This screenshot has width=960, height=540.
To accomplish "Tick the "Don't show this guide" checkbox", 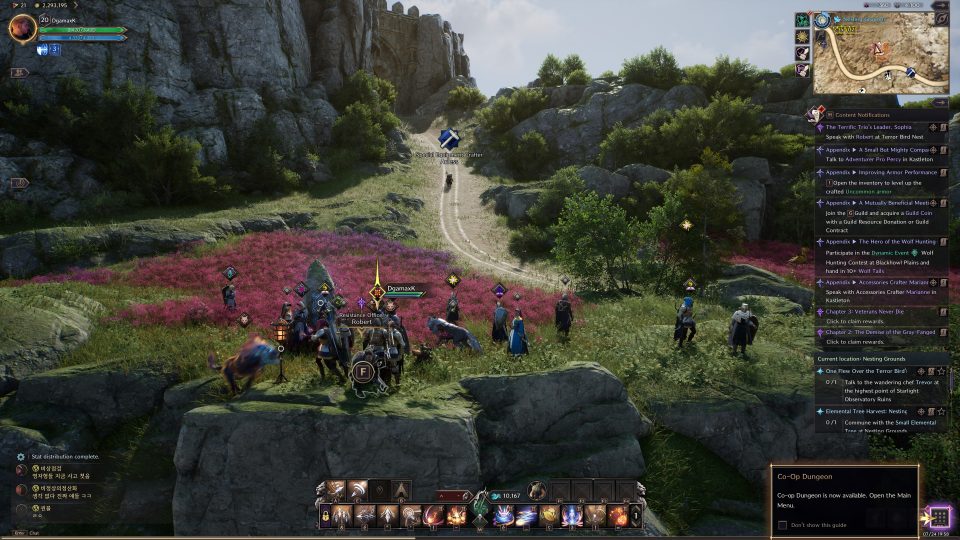I will (x=783, y=524).
